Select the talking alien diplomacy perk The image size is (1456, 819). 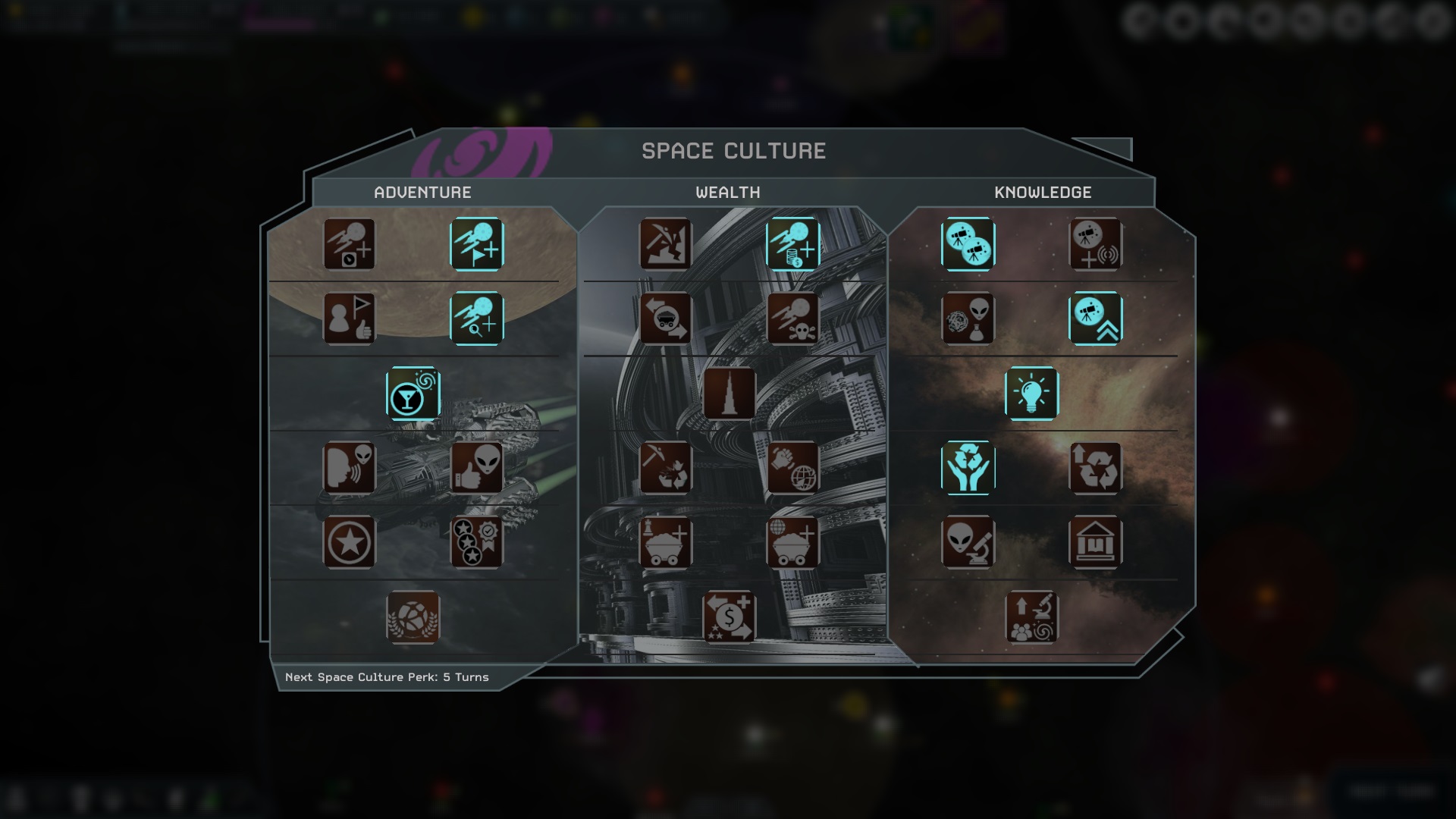pos(350,468)
